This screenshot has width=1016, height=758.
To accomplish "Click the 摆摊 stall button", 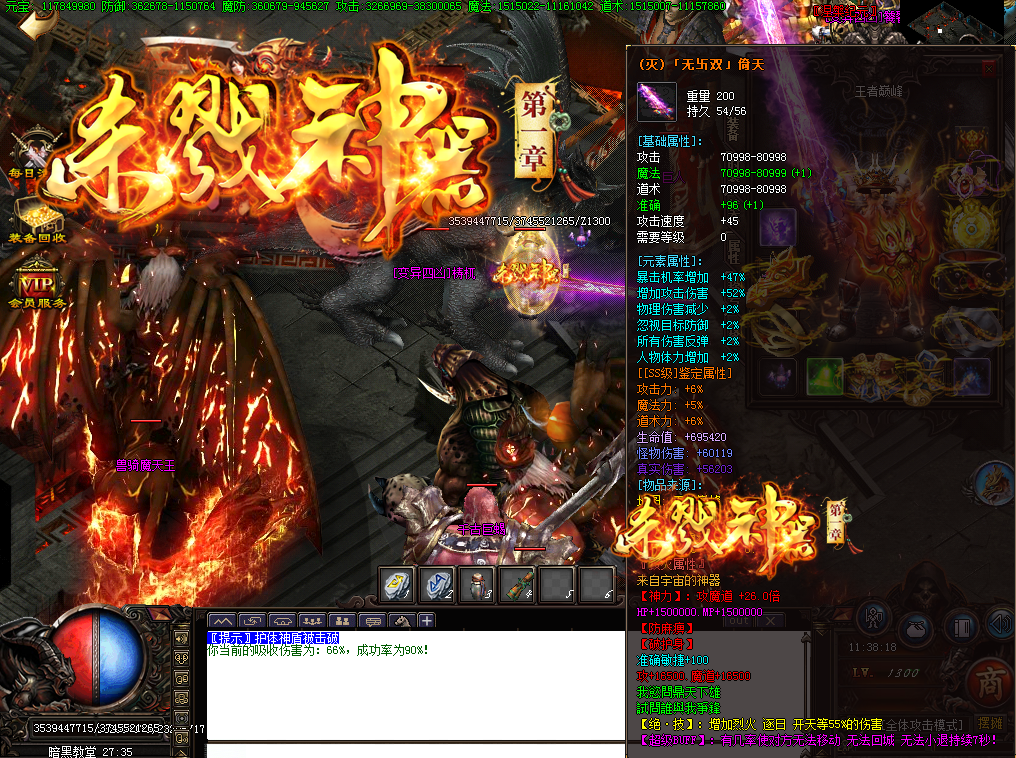I will tap(989, 723).
